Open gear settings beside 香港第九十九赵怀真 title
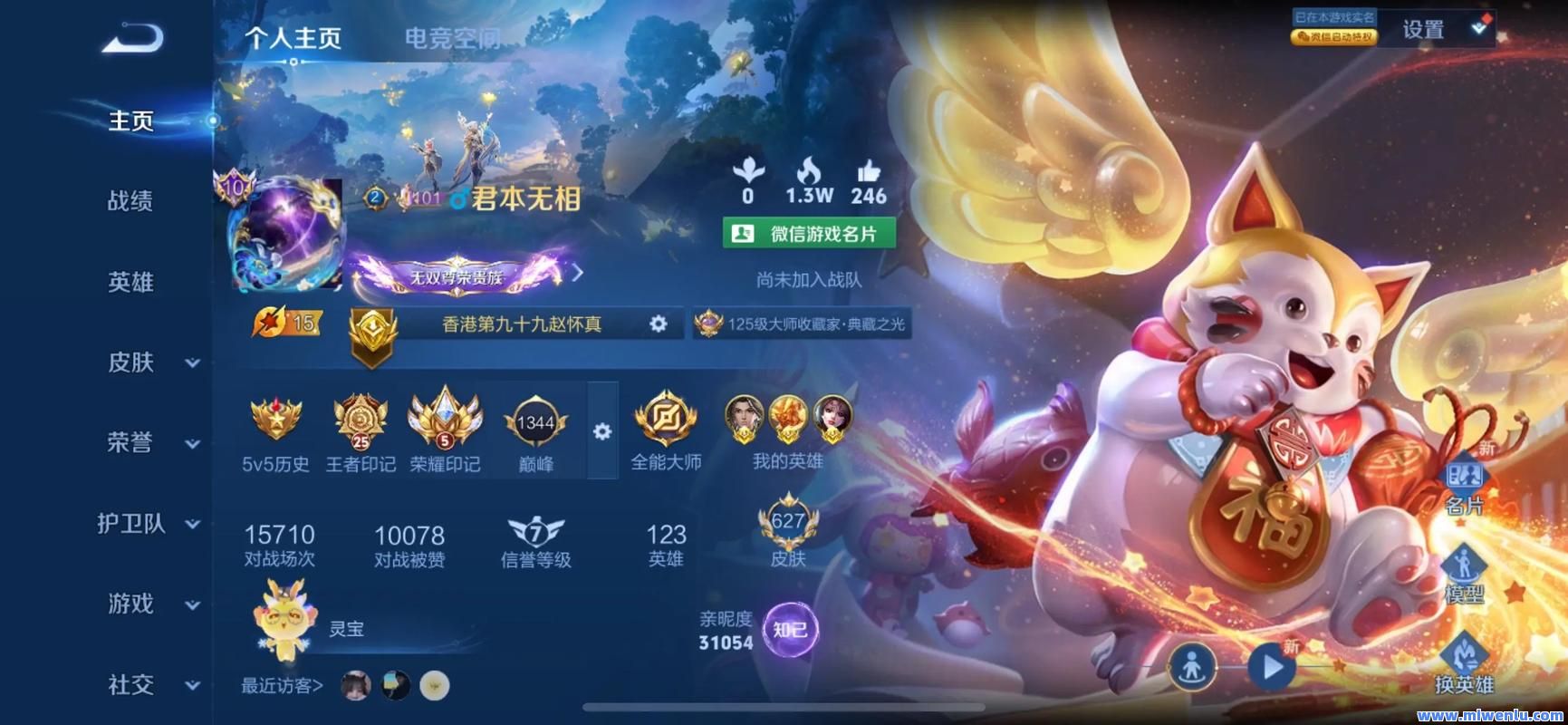The width and height of the screenshot is (1568, 725). point(660,324)
